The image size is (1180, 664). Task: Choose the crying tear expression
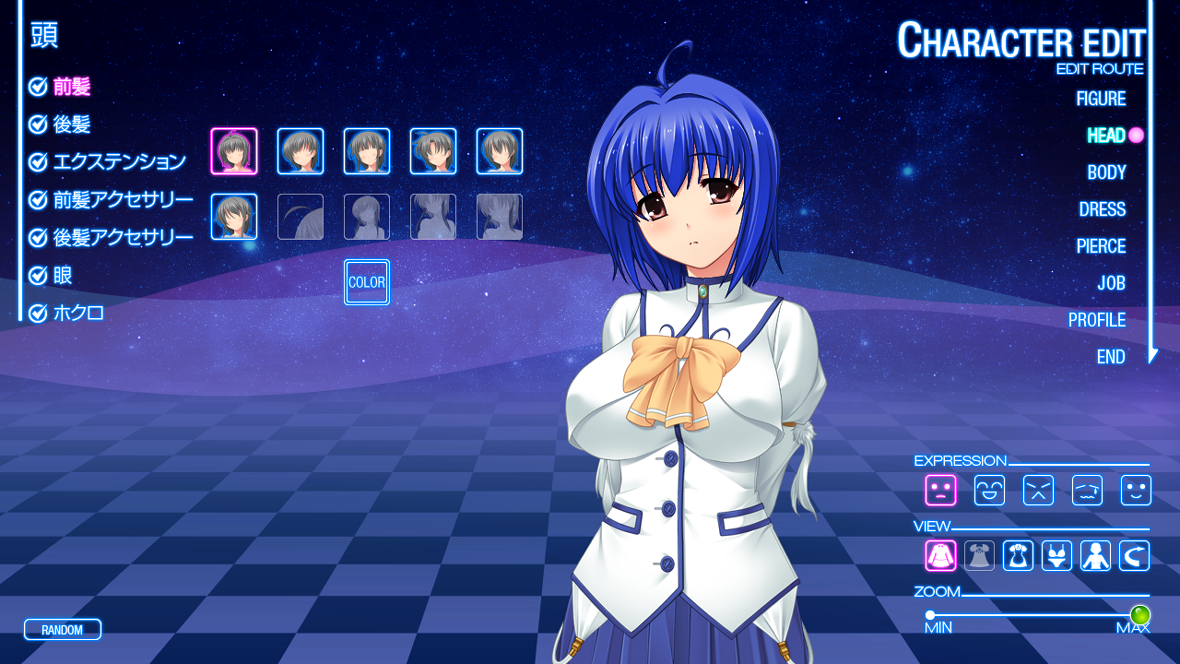click(x=1087, y=490)
